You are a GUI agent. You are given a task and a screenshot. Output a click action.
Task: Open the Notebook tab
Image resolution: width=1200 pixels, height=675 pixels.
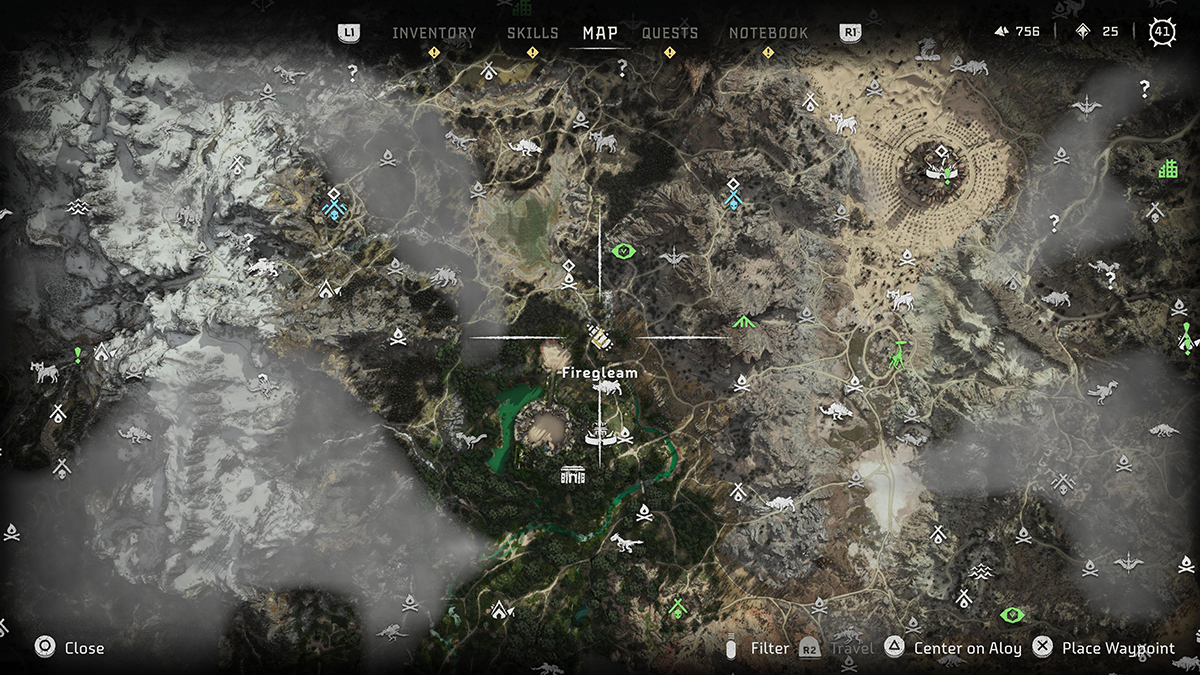coord(768,33)
